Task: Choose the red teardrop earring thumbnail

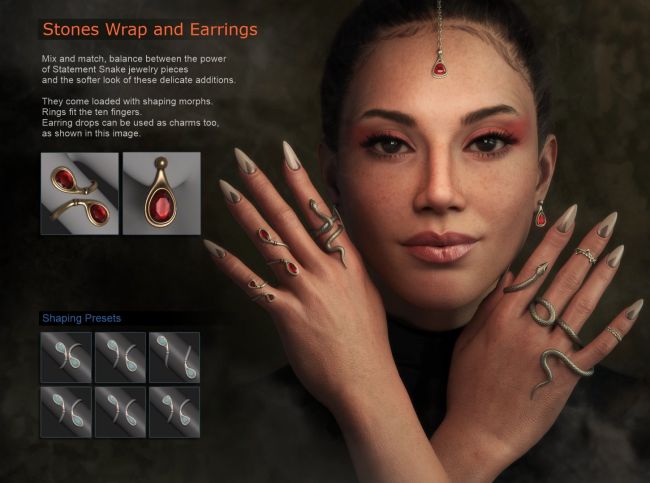Action: point(161,193)
